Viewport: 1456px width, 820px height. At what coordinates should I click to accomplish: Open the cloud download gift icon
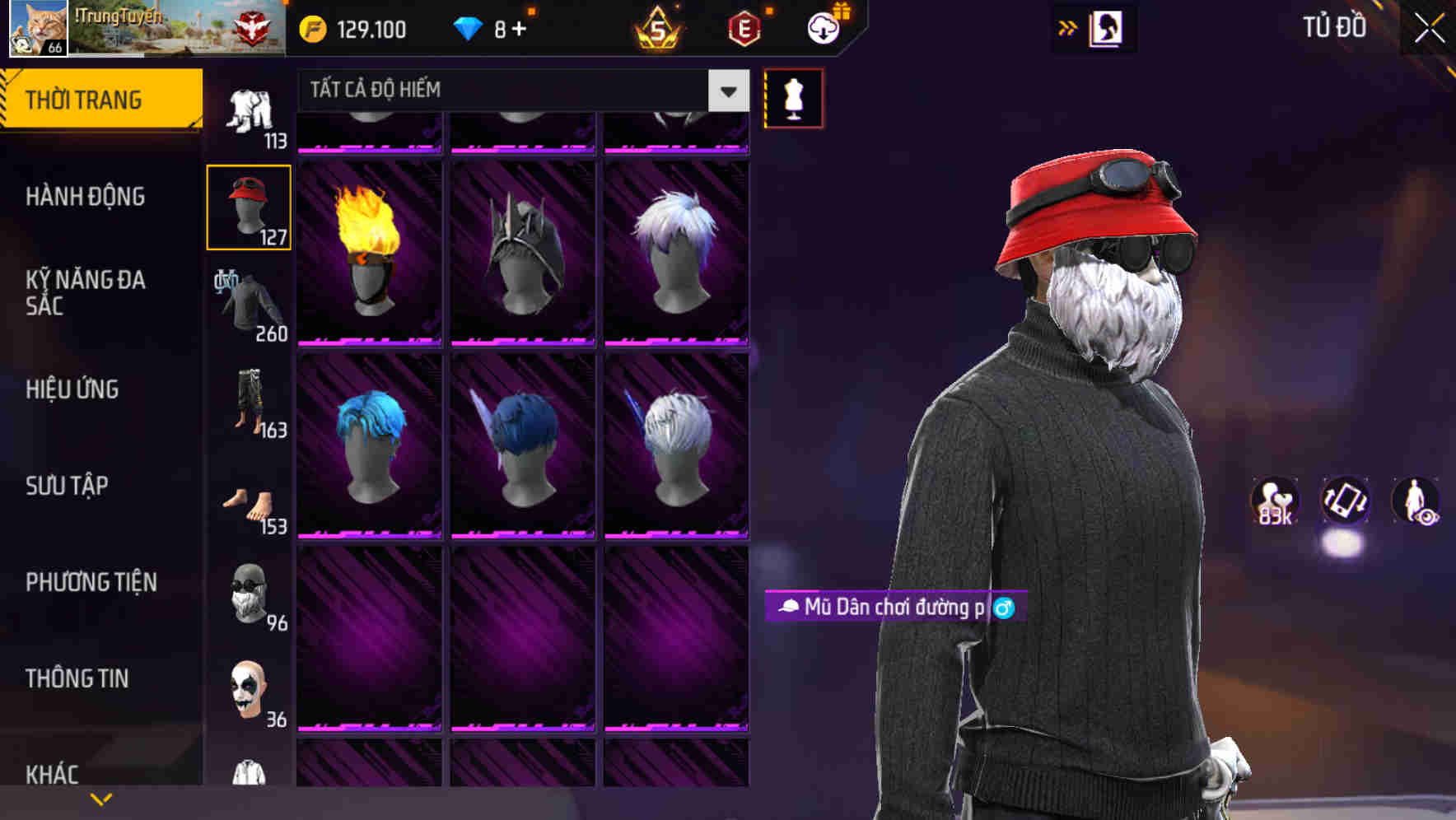pos(824,27)
